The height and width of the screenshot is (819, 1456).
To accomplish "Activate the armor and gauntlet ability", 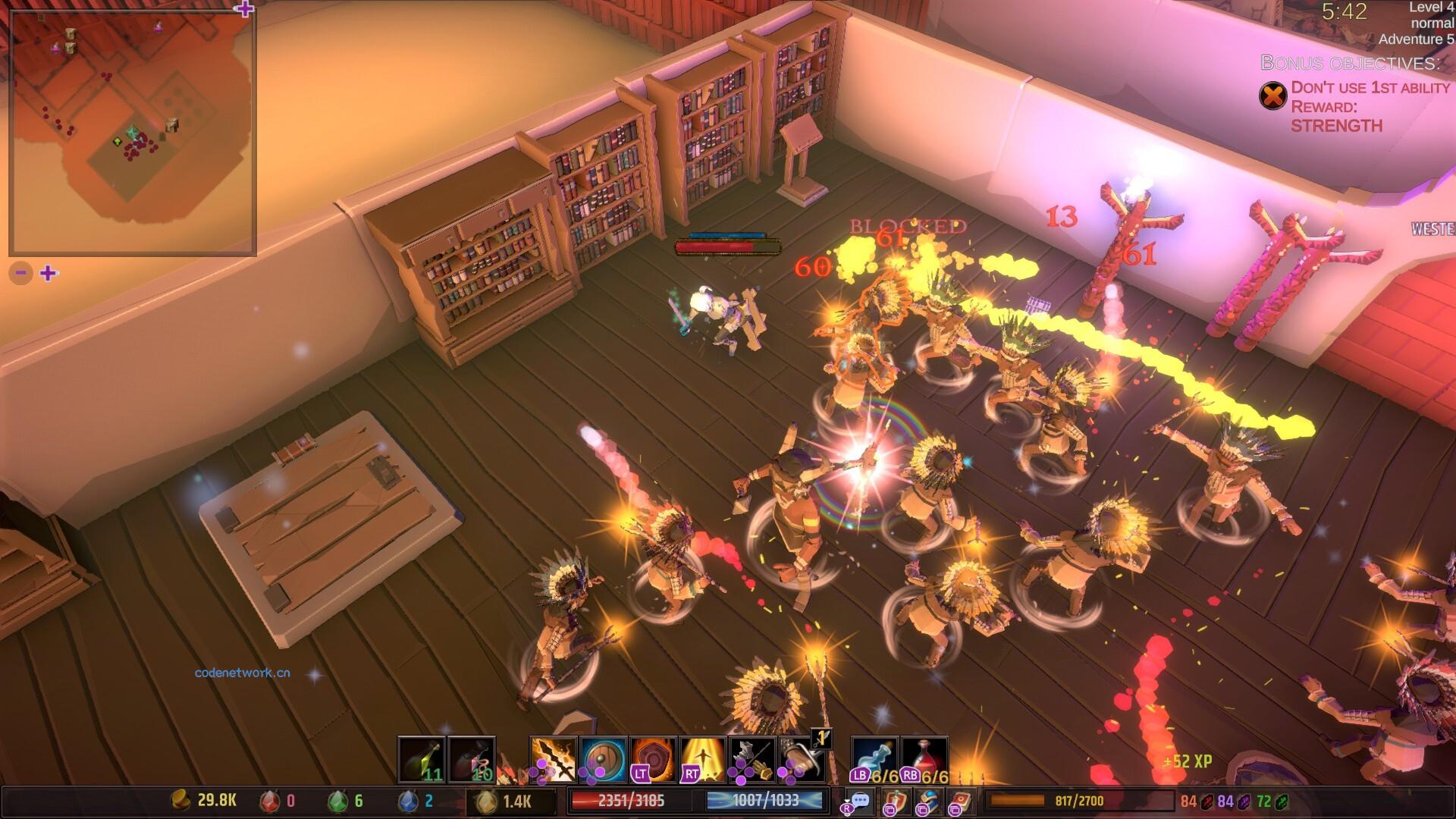I will (x=752, y=759).
